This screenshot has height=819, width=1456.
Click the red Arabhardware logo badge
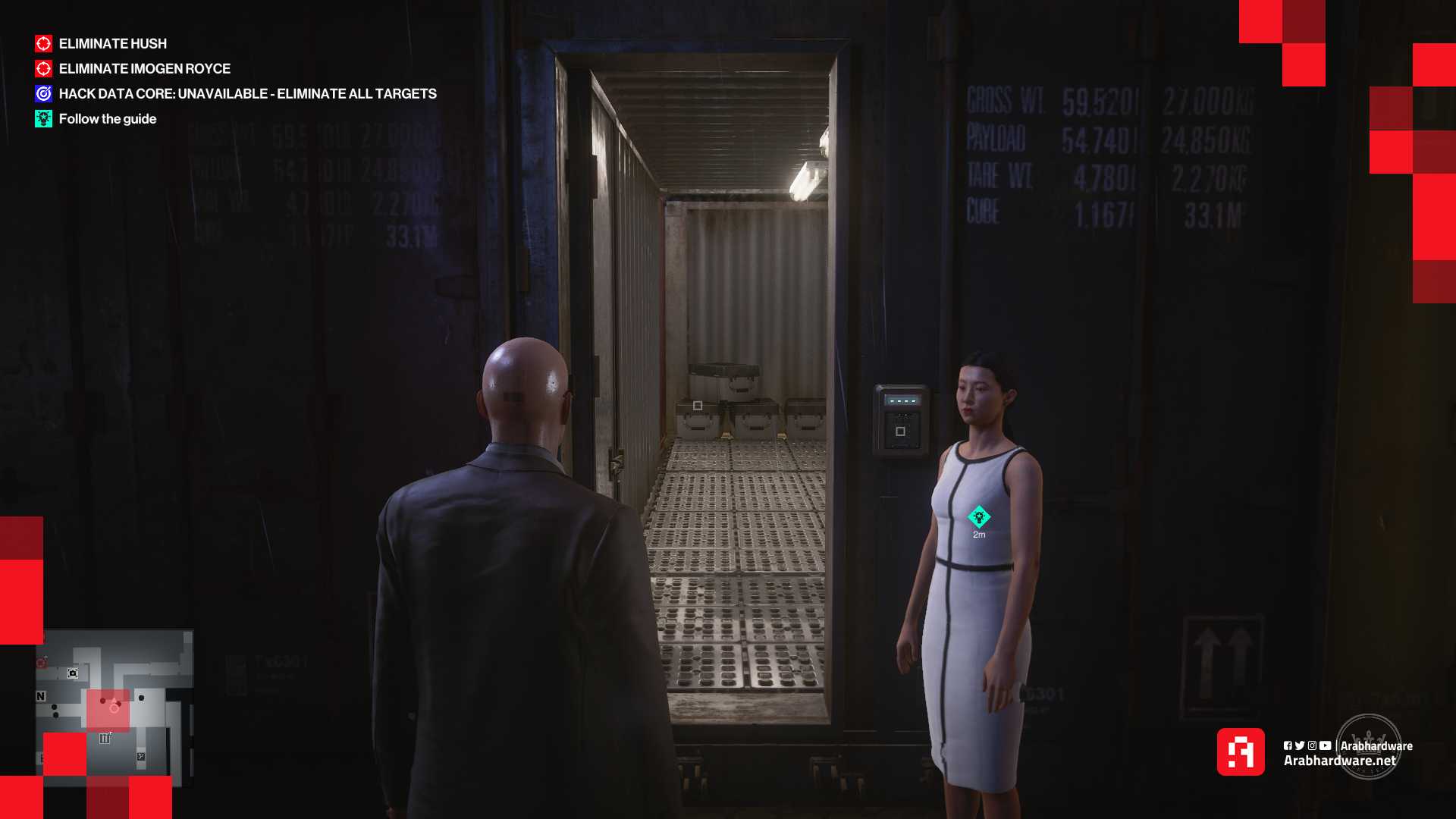pos(1241,752)
